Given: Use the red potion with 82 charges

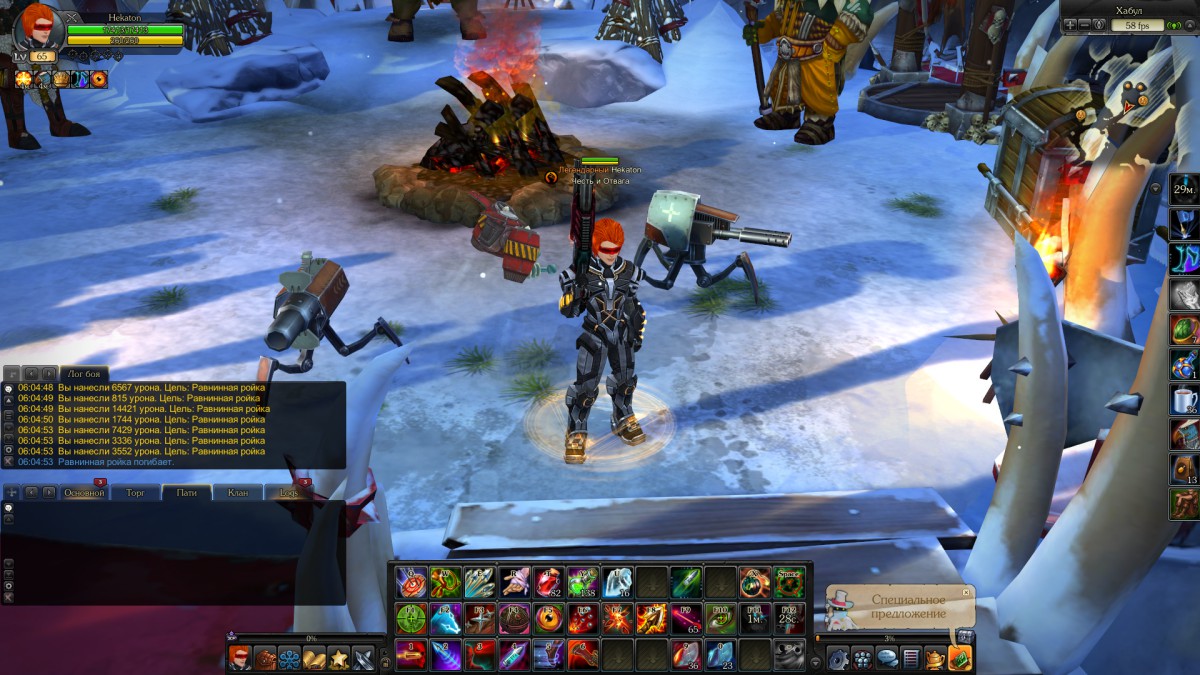Looking at the screenshot, I should [546, 582].
